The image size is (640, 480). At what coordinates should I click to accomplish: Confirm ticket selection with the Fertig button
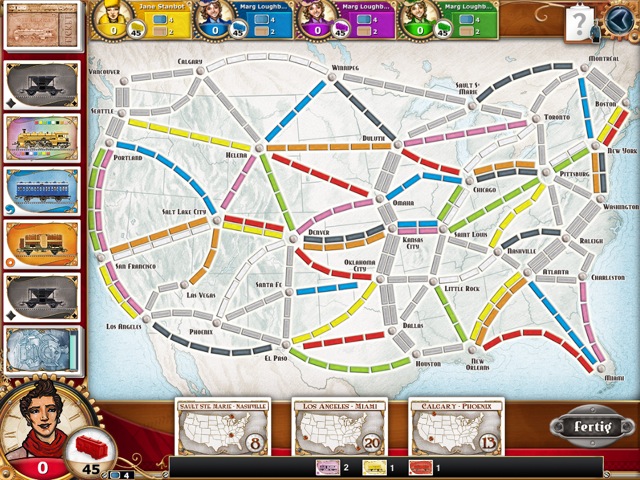[584, 426]
